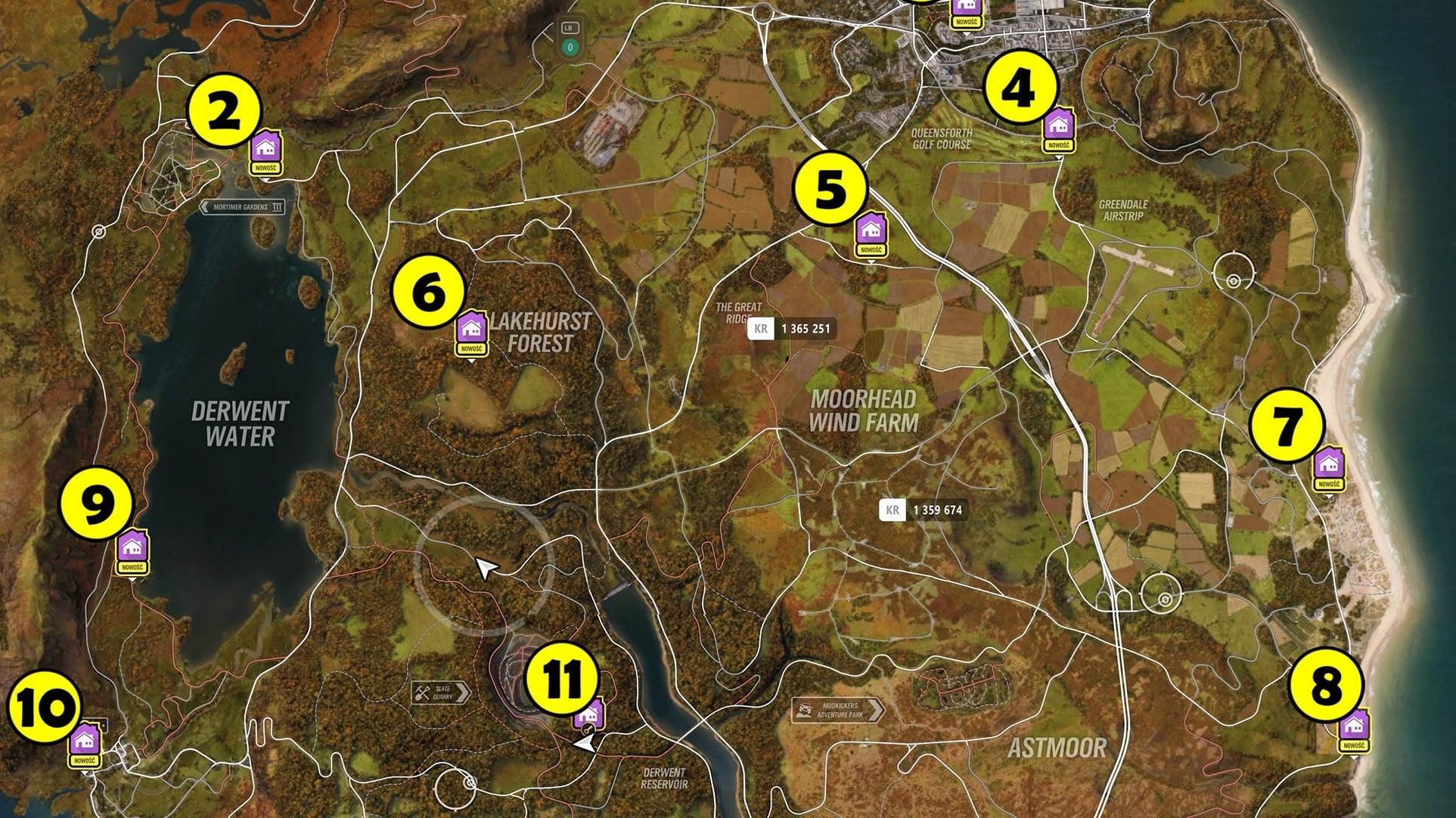Click the Slate Quarry signpost

[439, 693]
